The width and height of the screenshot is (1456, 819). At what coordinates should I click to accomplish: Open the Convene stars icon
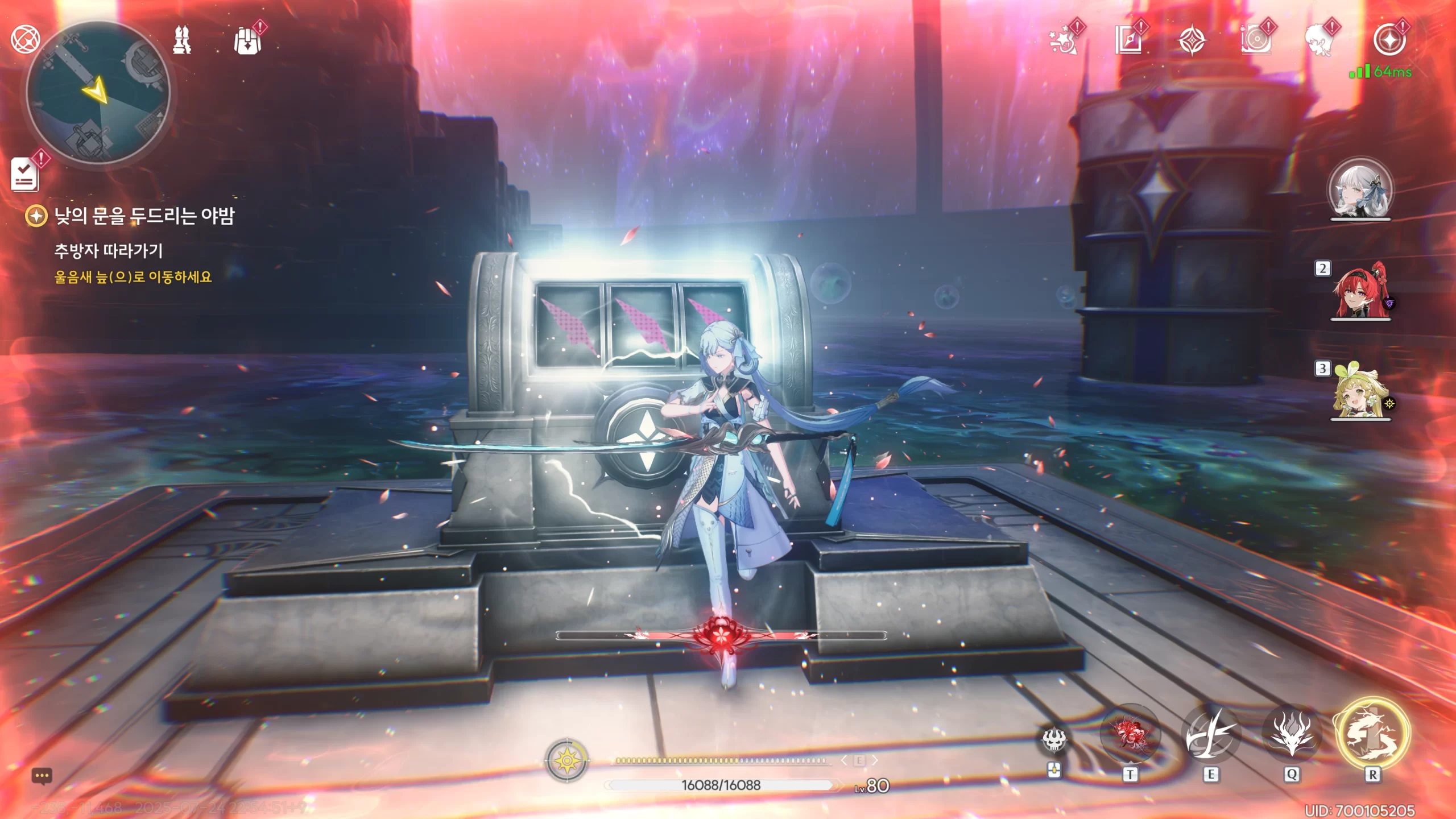pos(1062,41)
